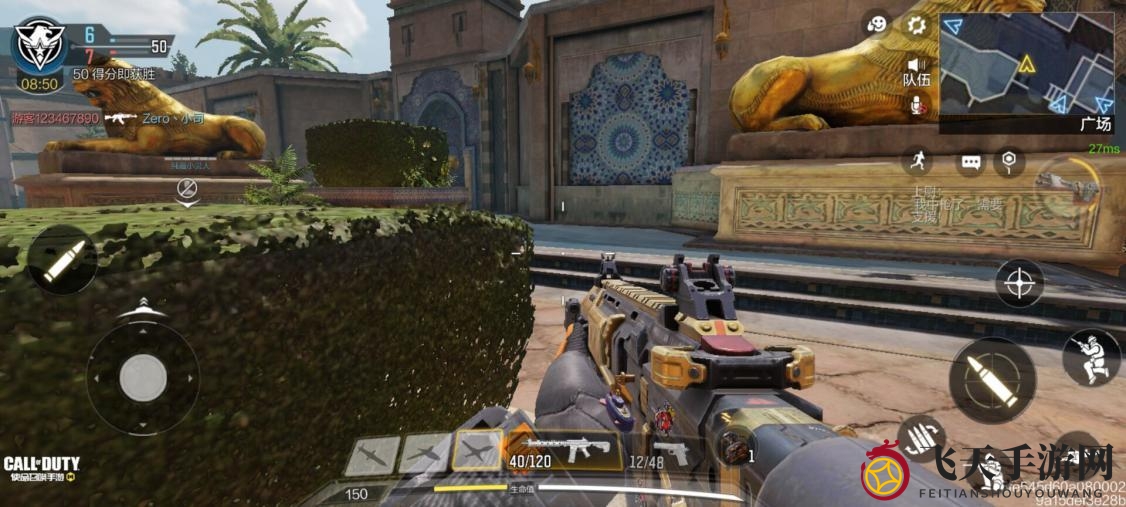Tap the running man sprint icon
This screenshot has height=507, width=1126.
(916, 160)
